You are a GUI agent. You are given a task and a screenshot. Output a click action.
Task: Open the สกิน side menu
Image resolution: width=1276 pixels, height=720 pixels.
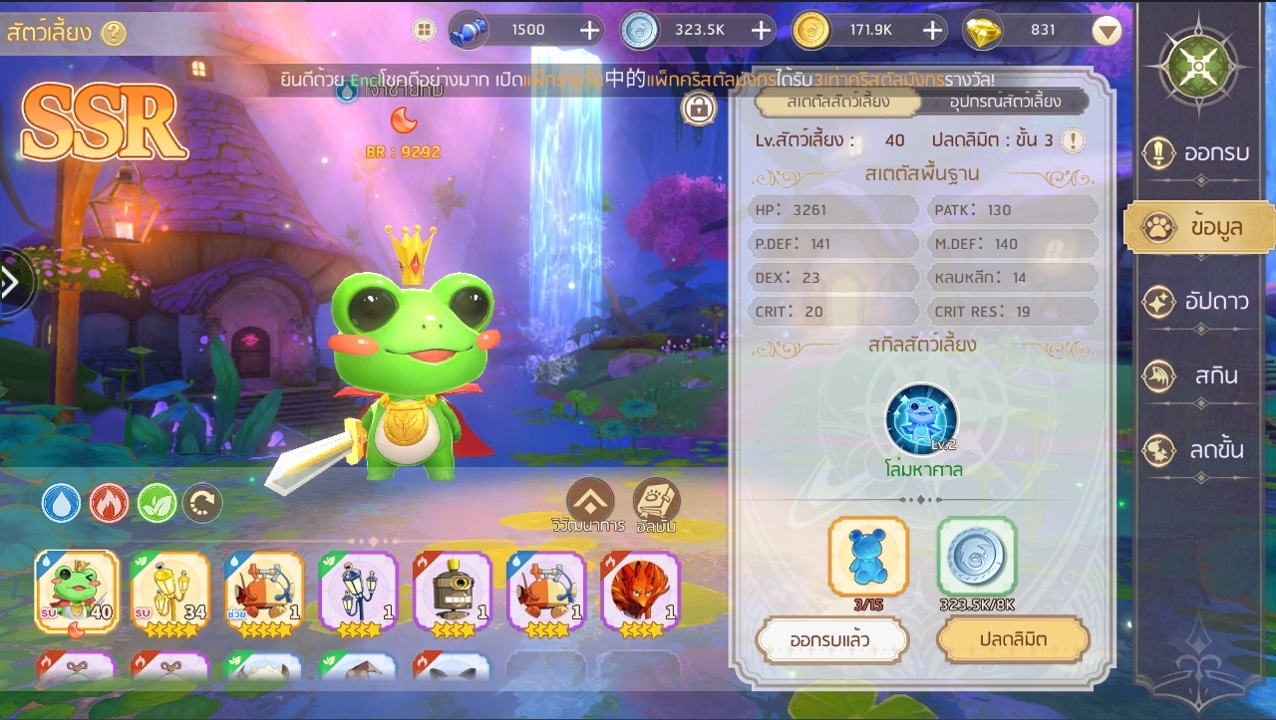click(1199, 376)
